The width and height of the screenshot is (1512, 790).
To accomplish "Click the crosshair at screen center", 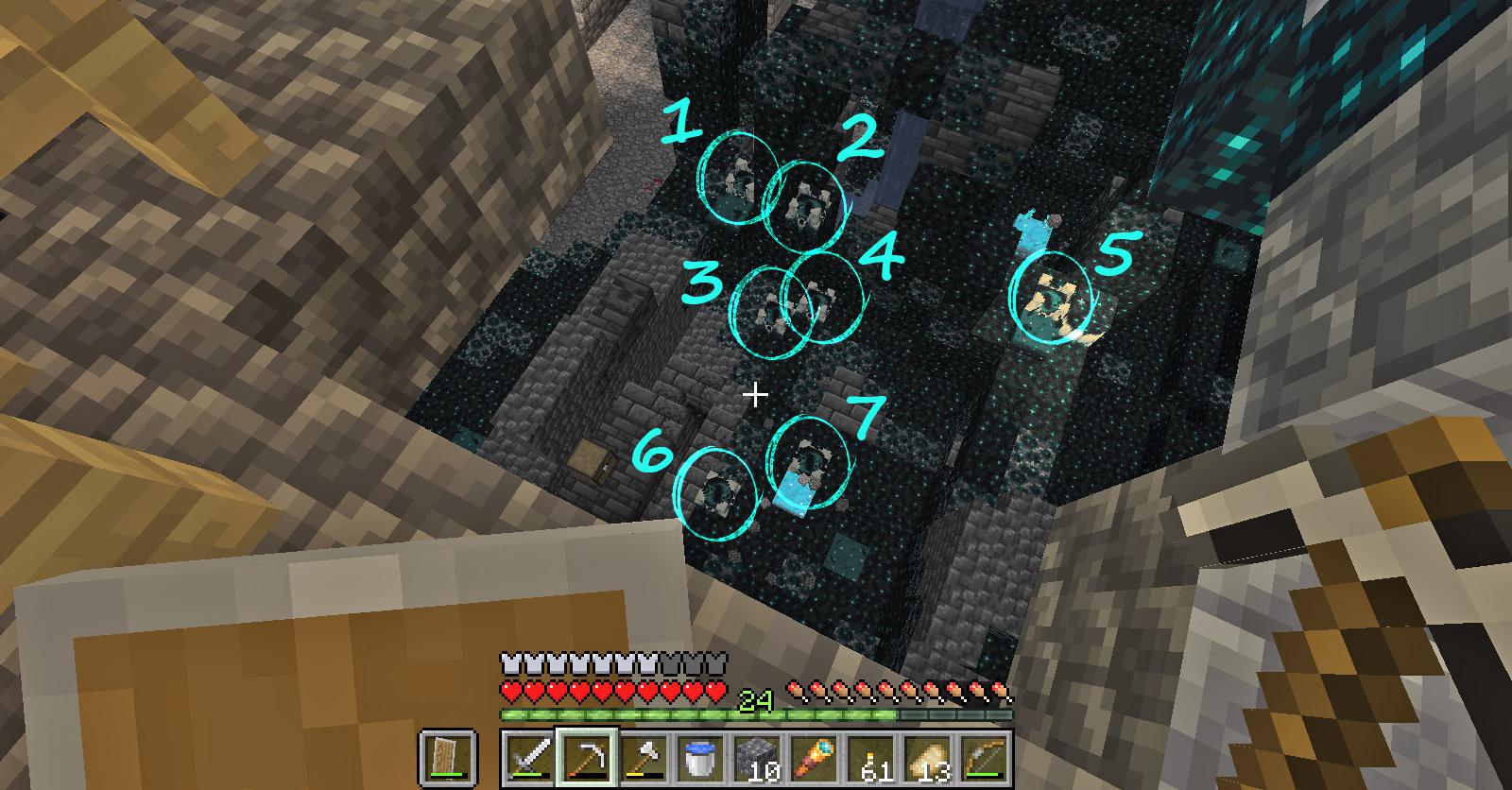I will pyautogui.click(x=756, y=395).
